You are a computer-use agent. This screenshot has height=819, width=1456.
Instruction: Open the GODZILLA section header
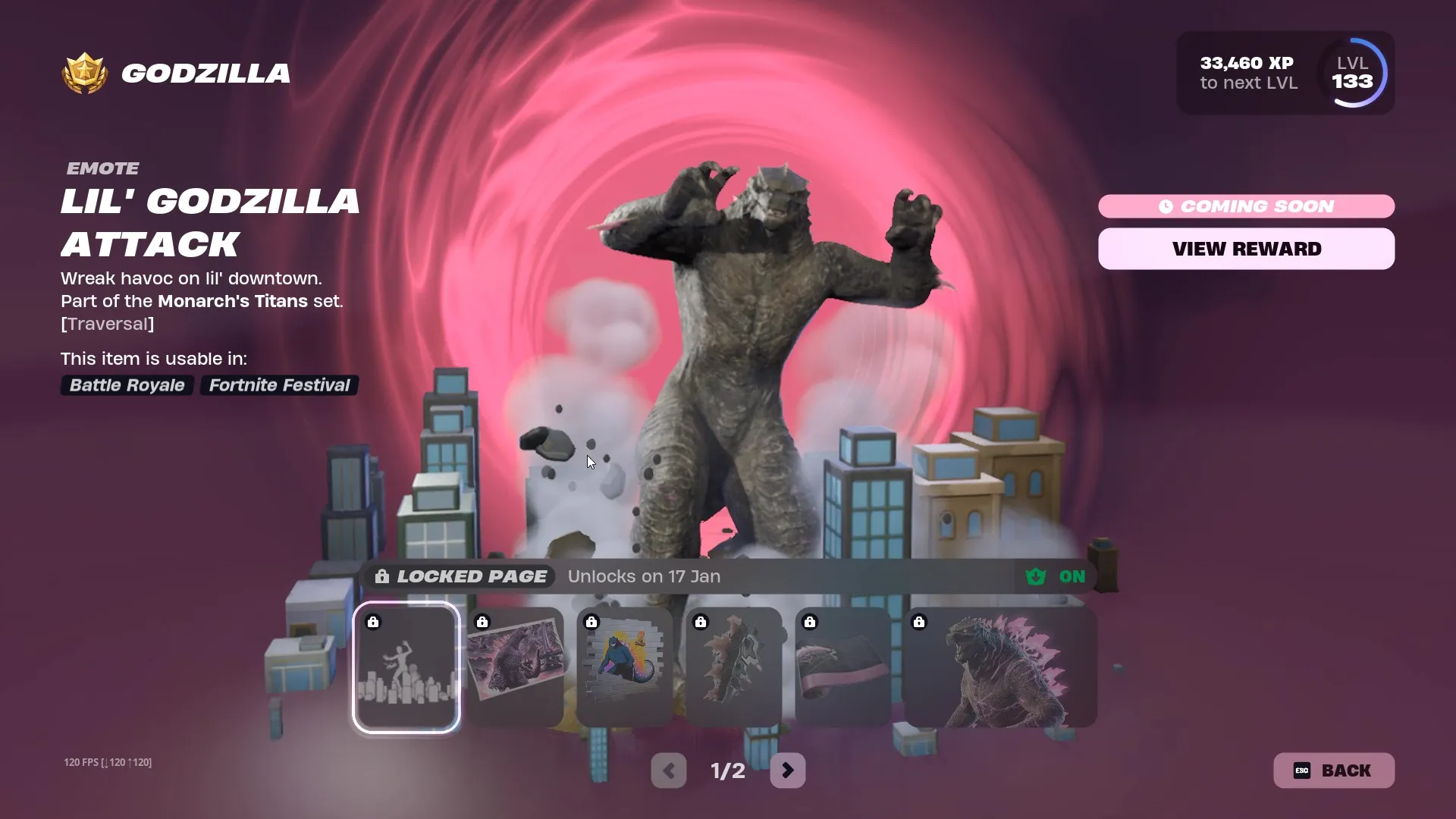[205, 73]
